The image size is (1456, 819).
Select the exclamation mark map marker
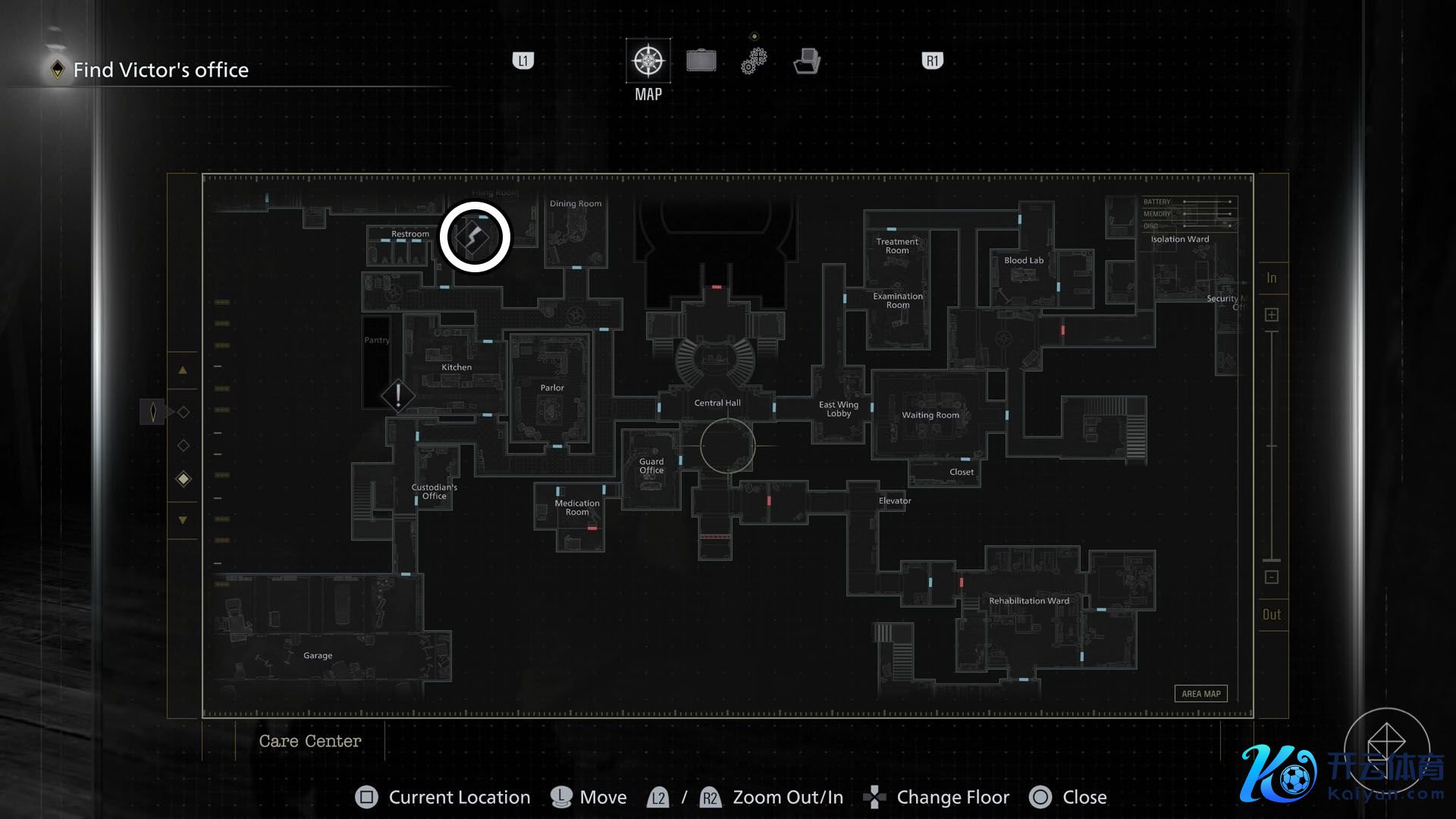(397, 395)
